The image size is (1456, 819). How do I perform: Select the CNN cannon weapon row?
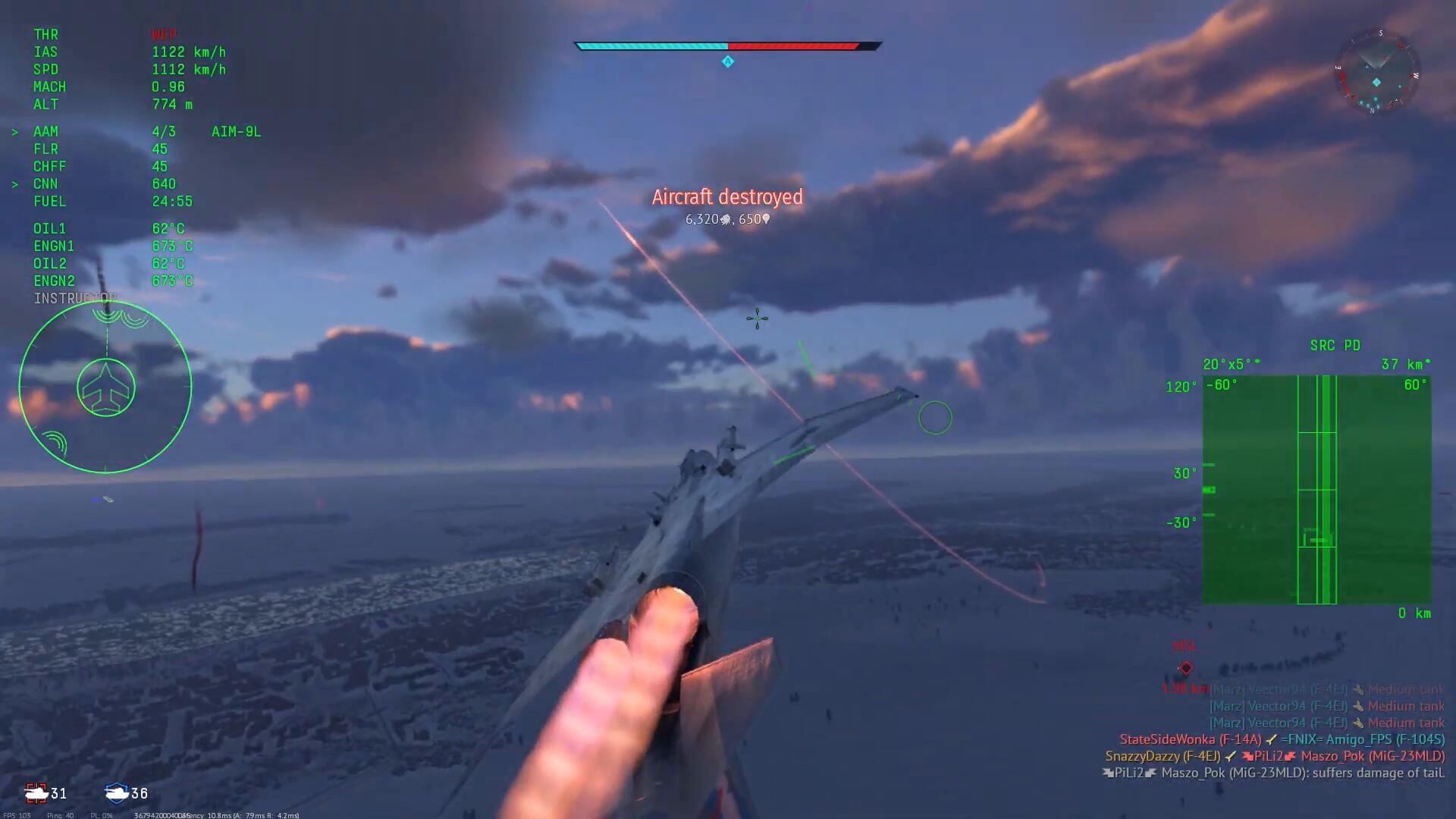tap(104, 184)
